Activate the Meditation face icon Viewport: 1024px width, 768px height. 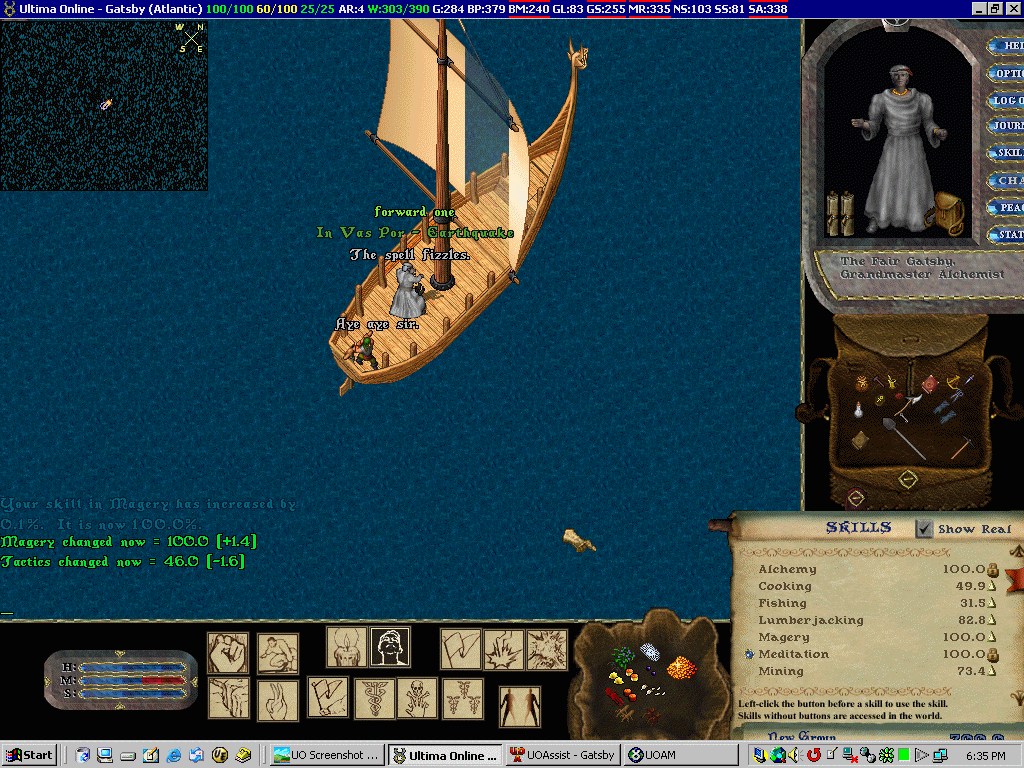pos(390,647)
